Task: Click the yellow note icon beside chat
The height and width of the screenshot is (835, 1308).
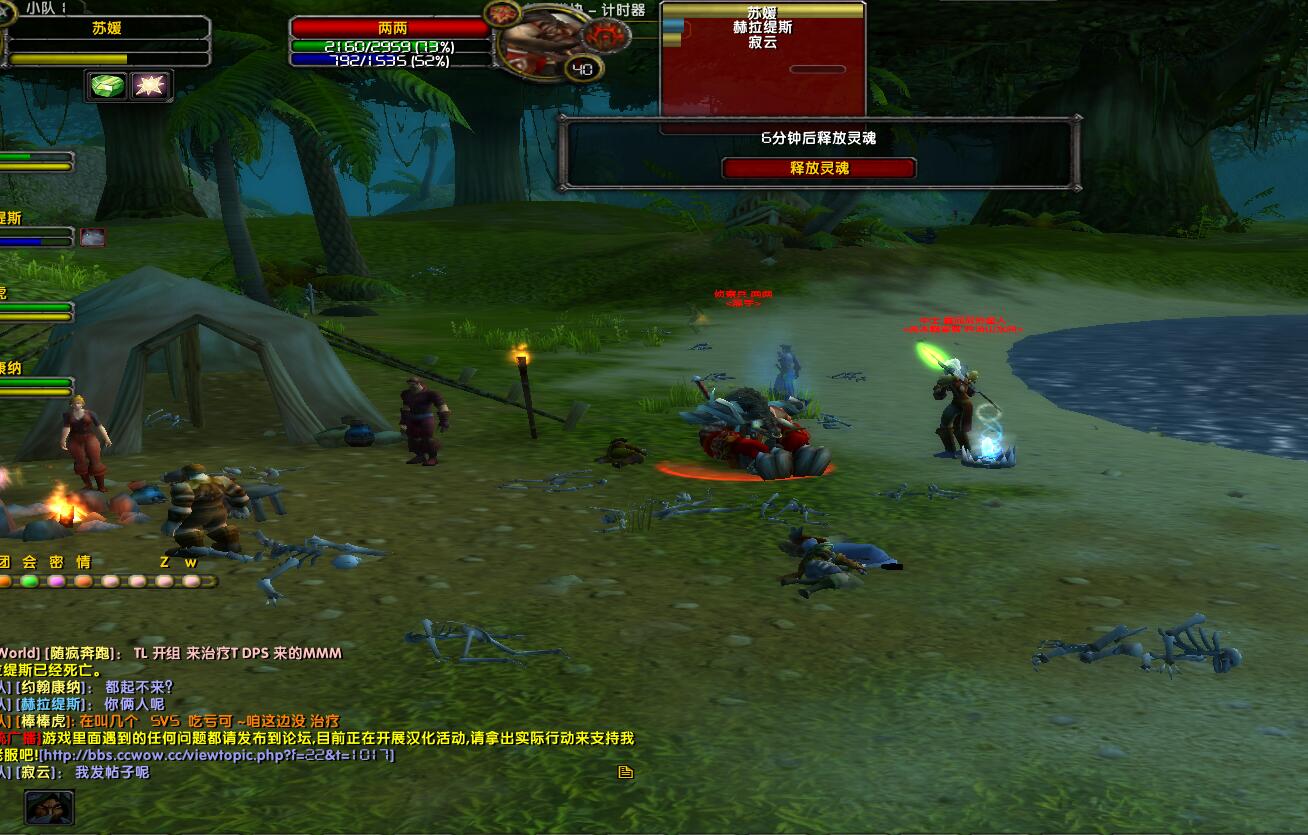Action: 626,772
